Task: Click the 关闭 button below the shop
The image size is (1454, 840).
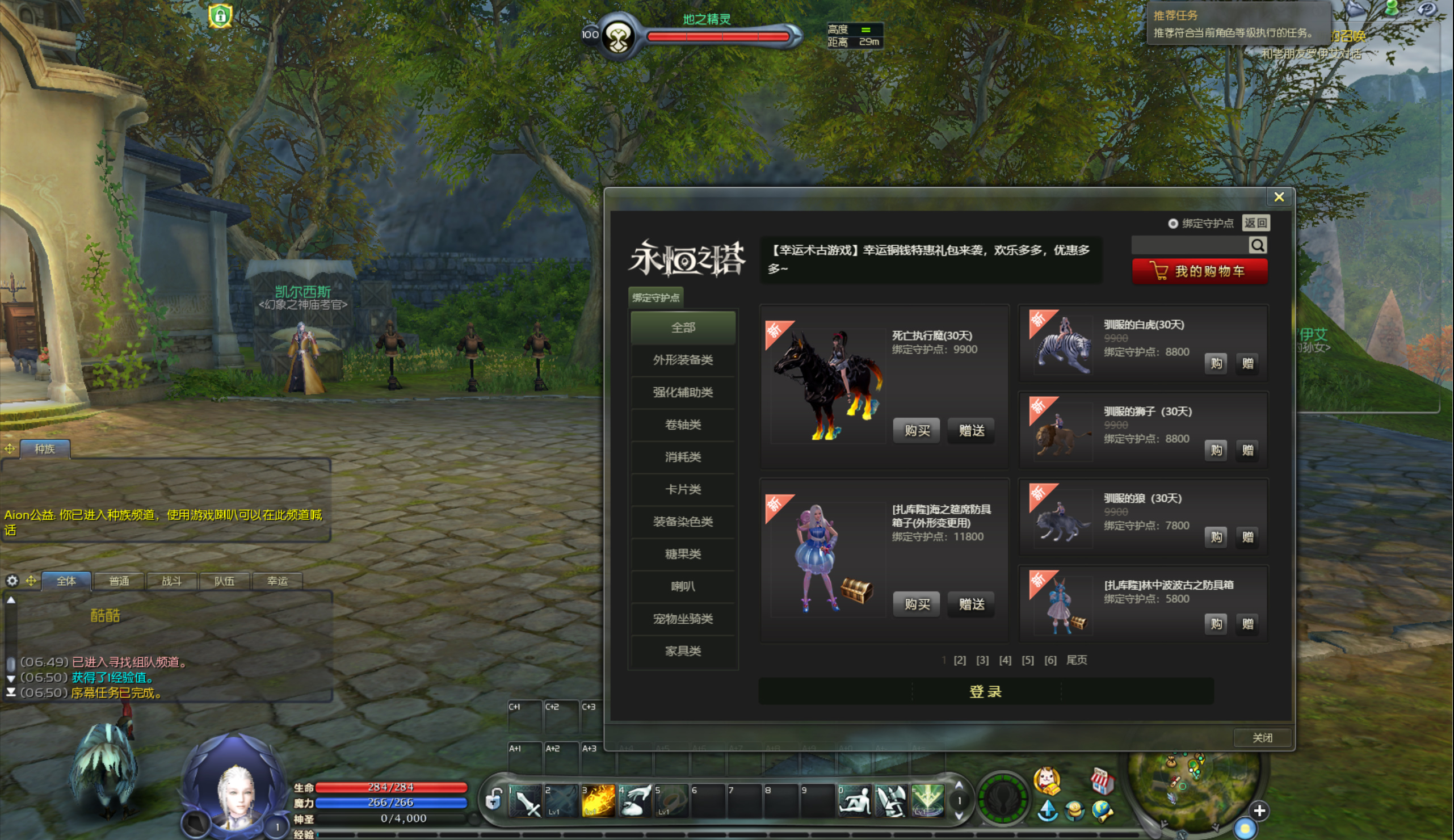Action: [x=1262, y=737]
